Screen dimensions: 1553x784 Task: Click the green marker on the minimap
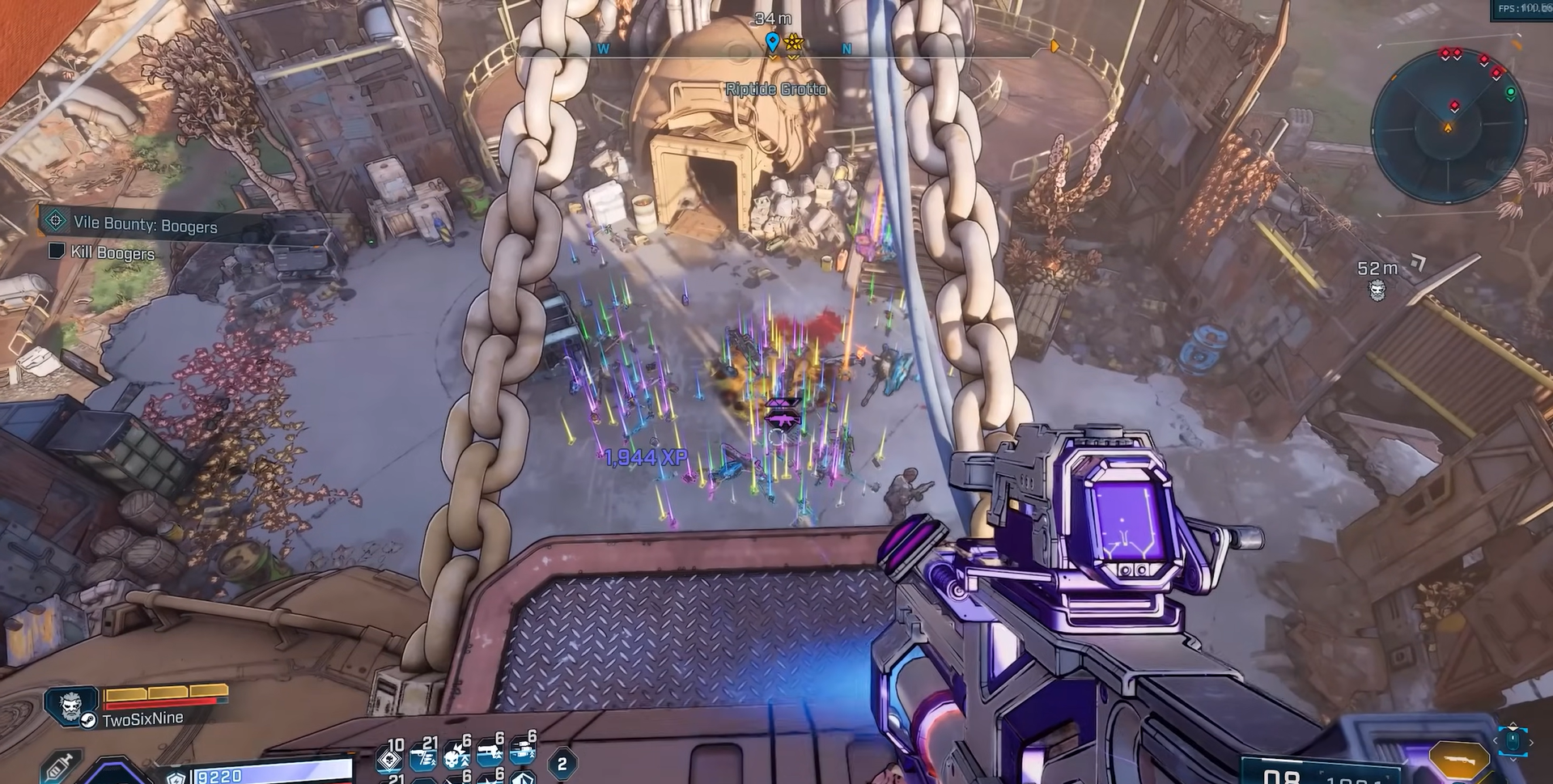pos(1510,94)
